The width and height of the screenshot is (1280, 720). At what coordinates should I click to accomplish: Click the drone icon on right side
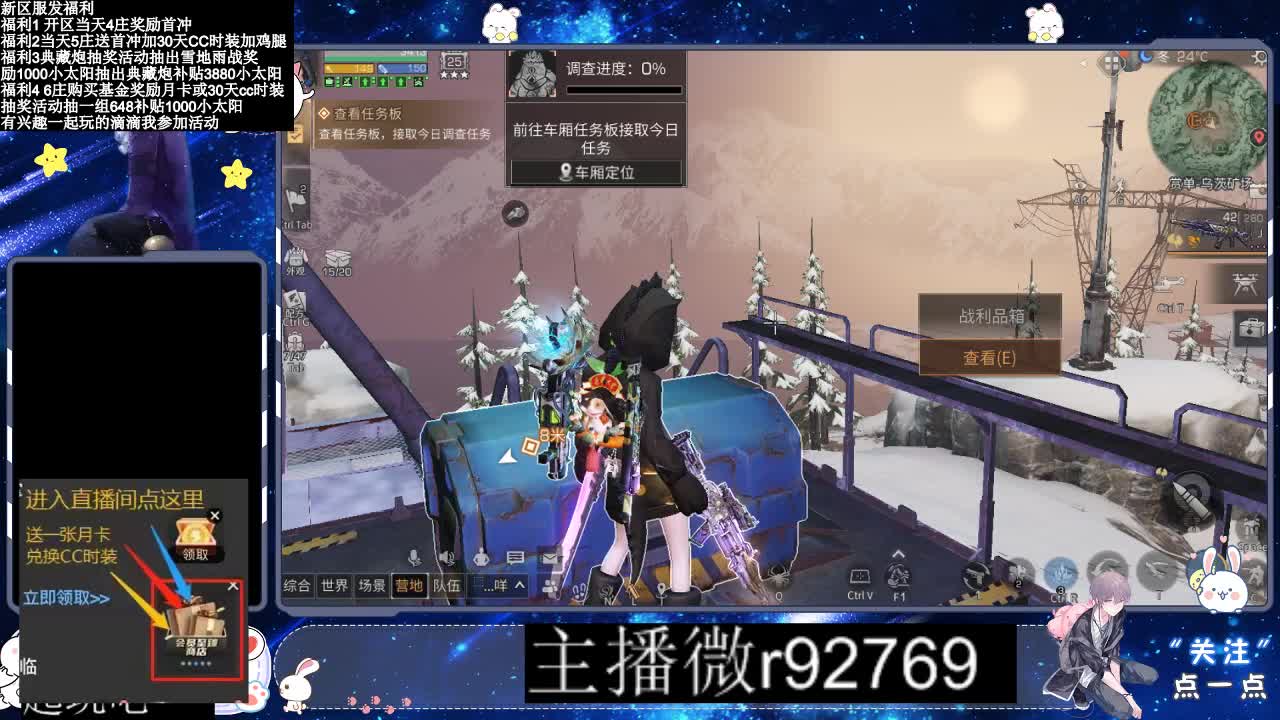point(1247,286)
